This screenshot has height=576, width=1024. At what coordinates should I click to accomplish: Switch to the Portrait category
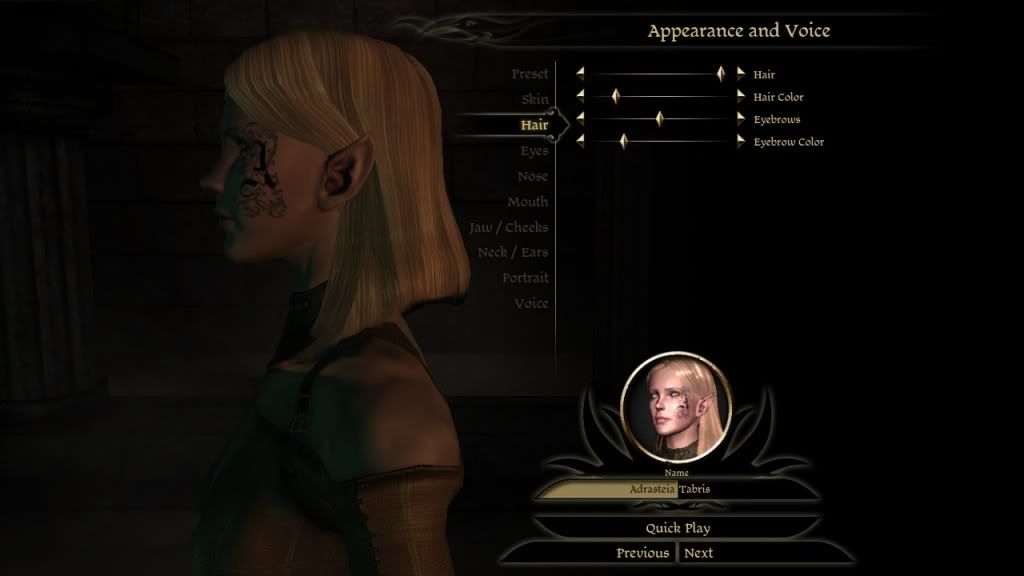pos(525,278)
